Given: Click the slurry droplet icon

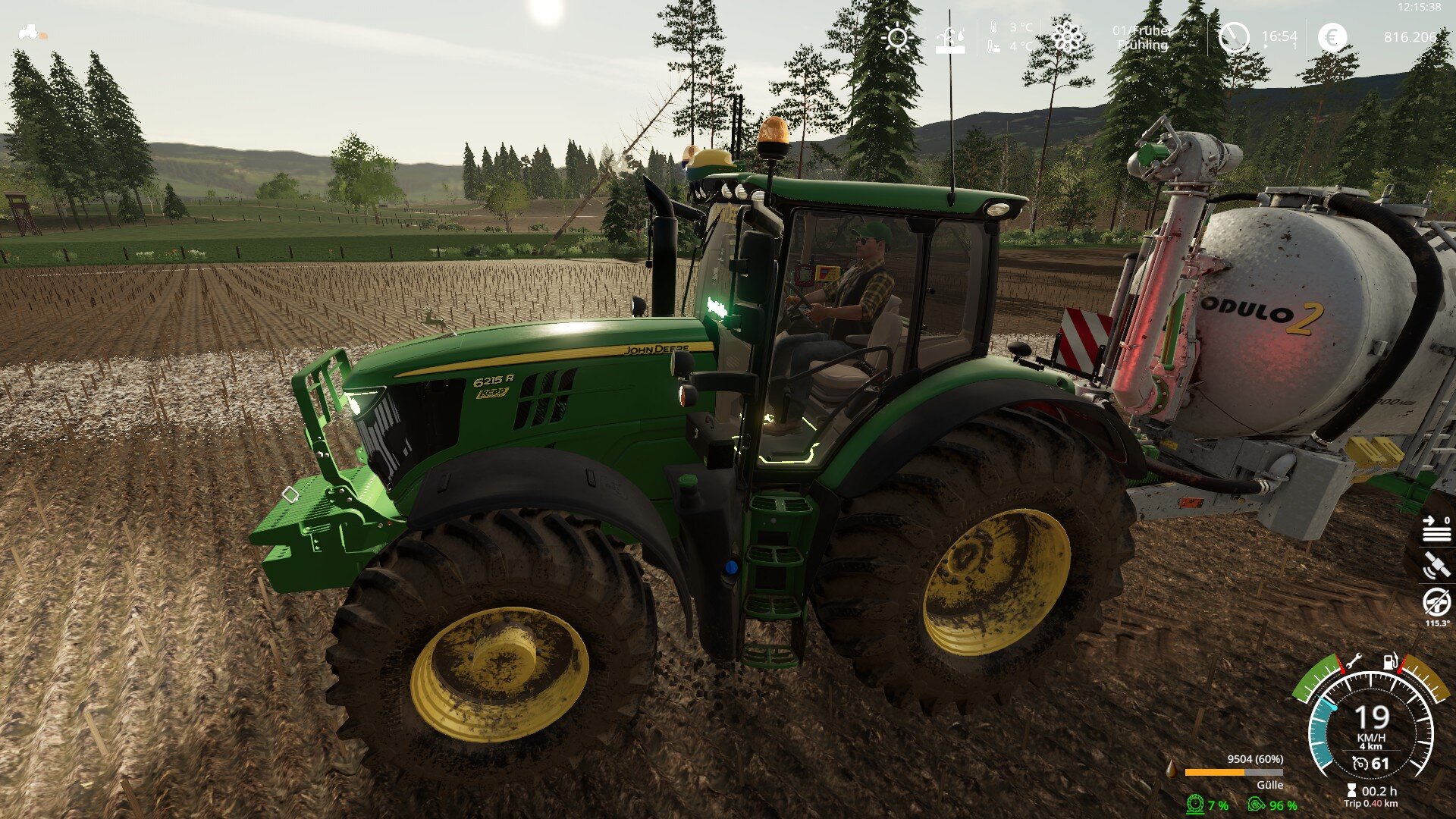Looking at the screenshot, I should pyautogui.click(x=1172, y=769).
